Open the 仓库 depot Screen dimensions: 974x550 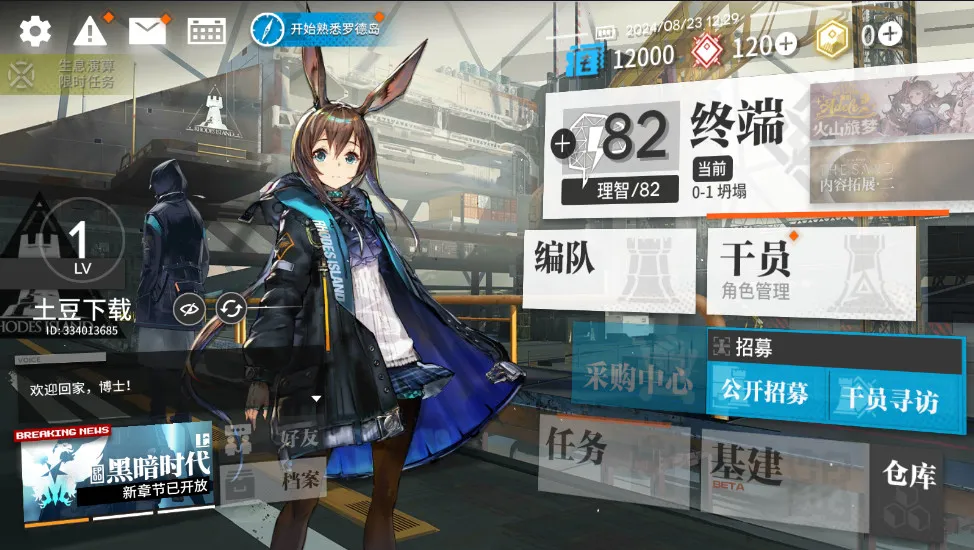point(908,485)
